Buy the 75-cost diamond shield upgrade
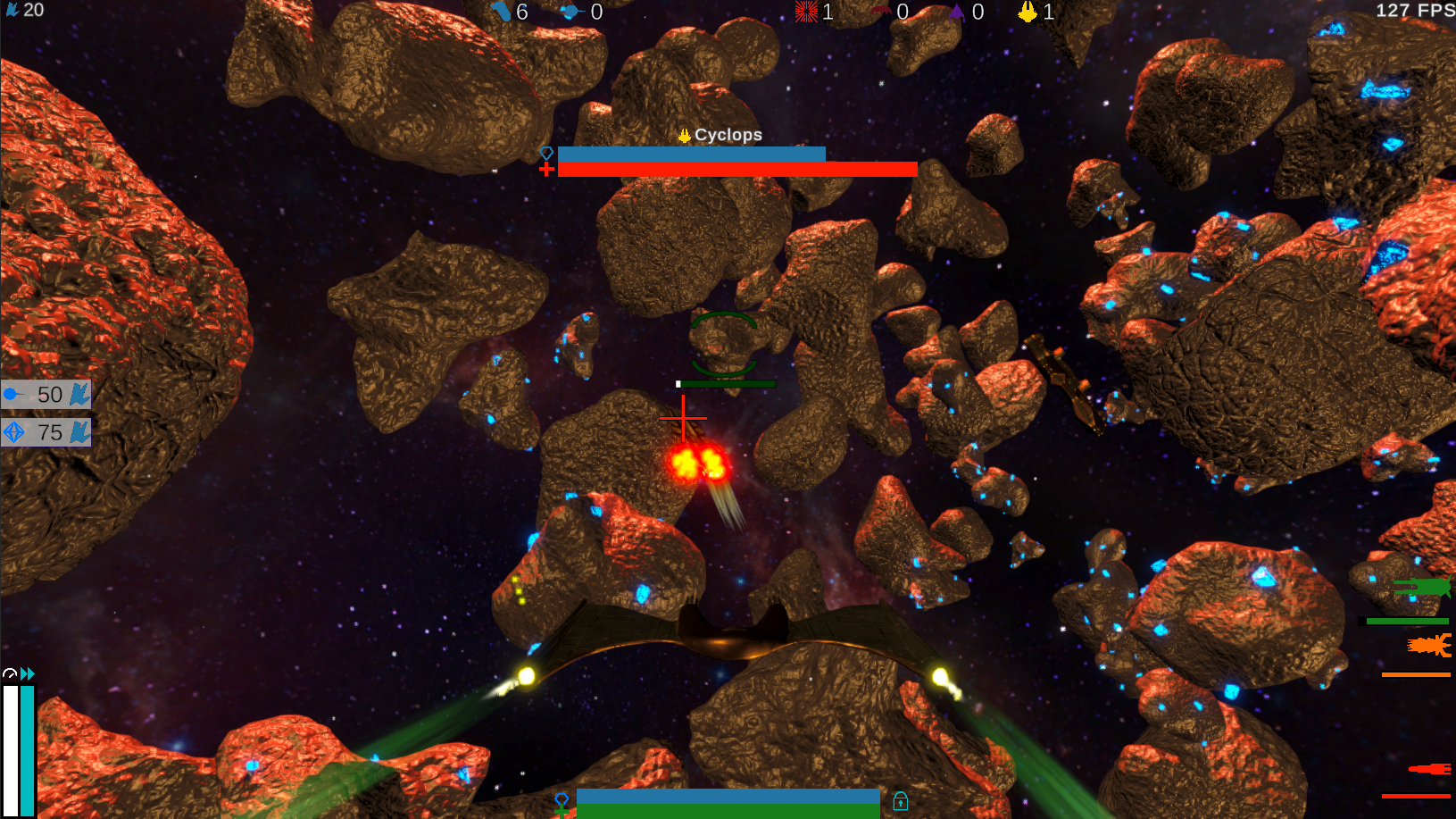1456x819 pixels. click(x=46, y=433)
